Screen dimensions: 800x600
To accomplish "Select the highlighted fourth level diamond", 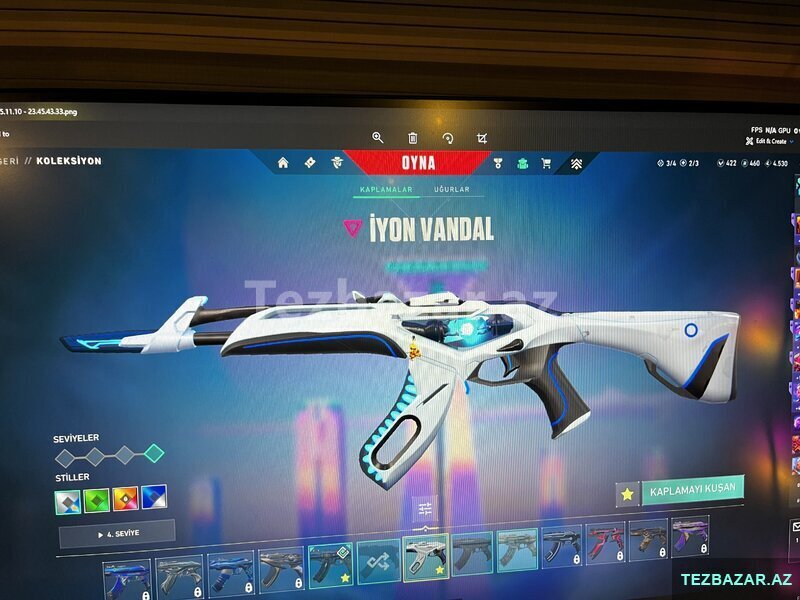I will pos(153,454).
